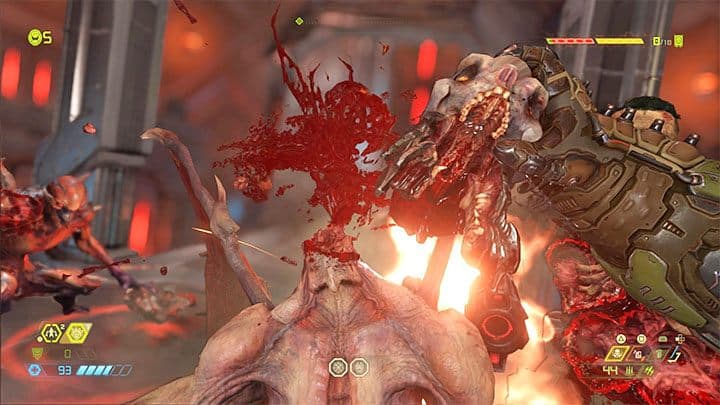Click the green armor shield icon
720x405 pixels.
(x=38, y=352)
